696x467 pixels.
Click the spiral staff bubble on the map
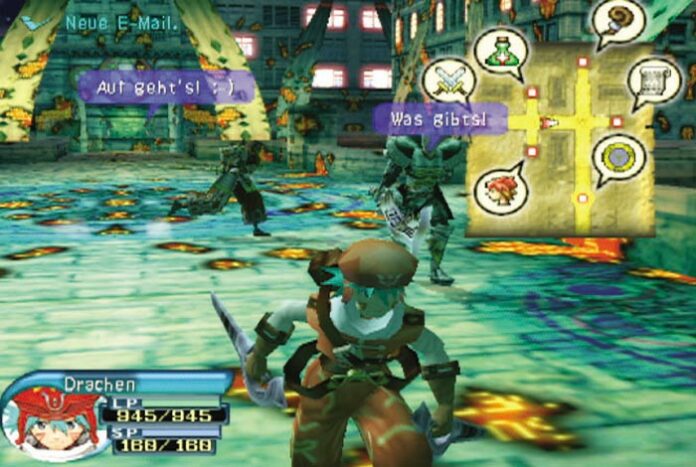click(618, 22)
